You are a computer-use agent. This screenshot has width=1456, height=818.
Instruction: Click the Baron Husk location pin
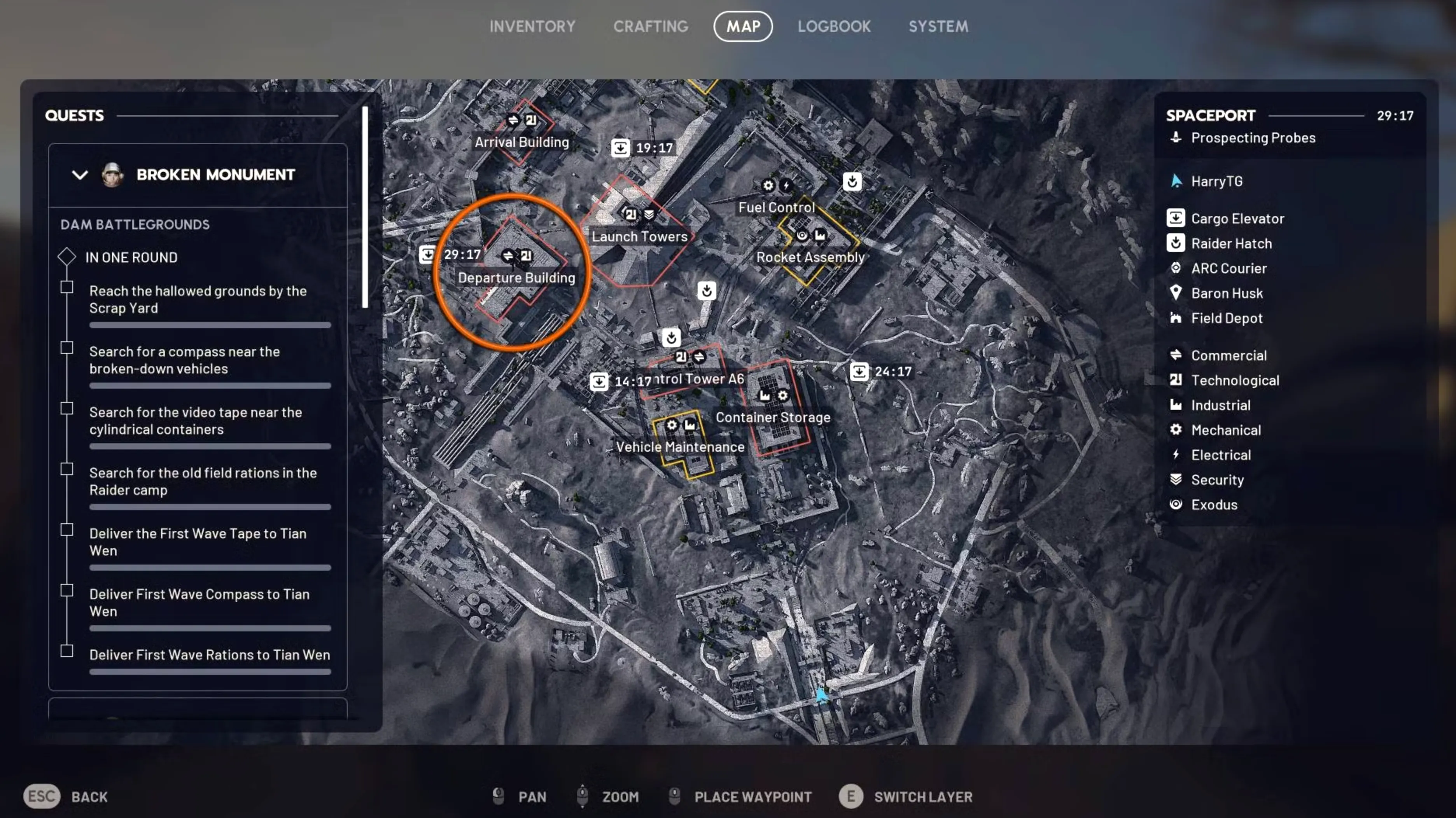1176,293
